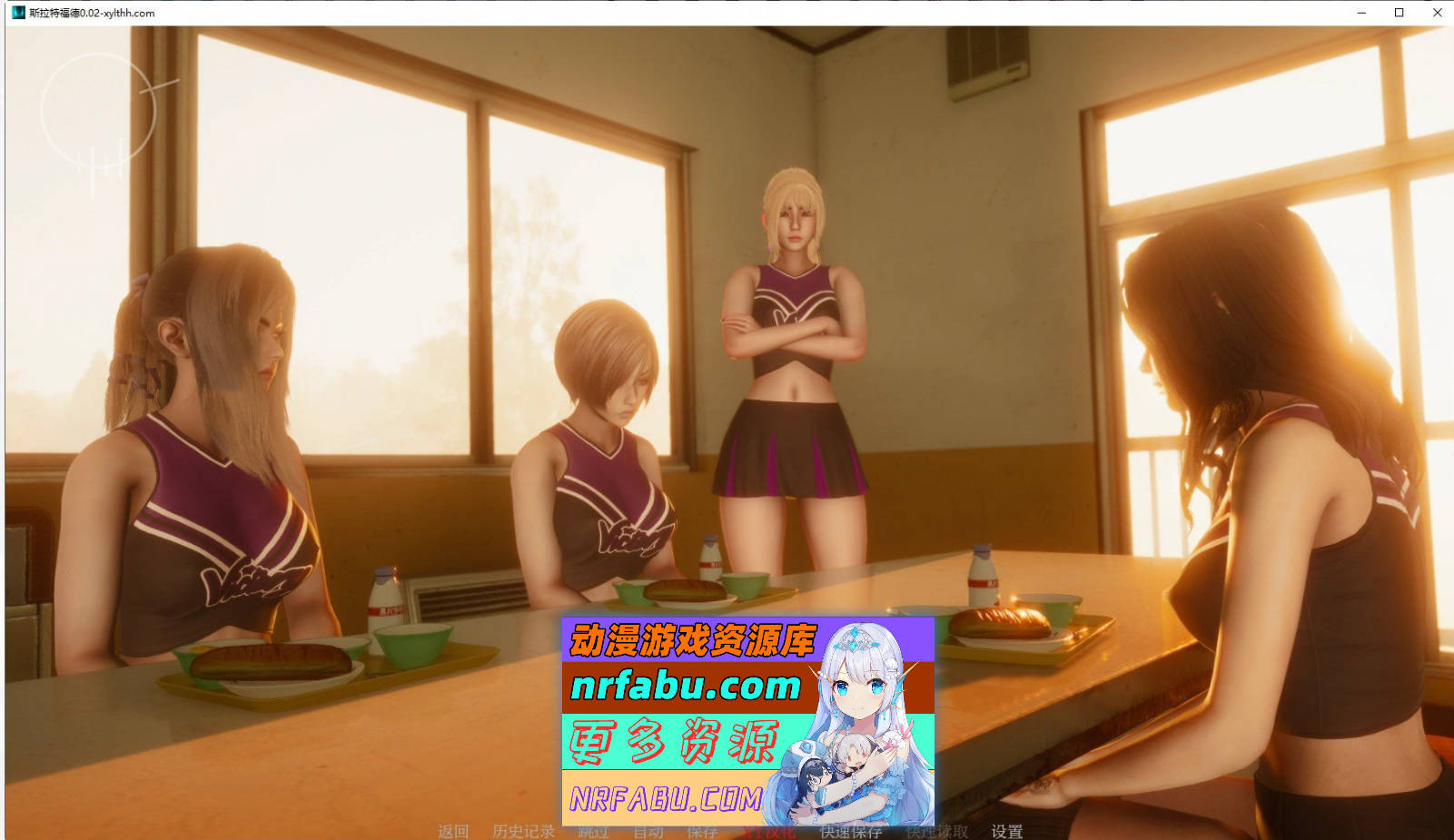Minimize the game window
The width and height of the screenshot is (1454, 840).
(x=1360, y=13)
